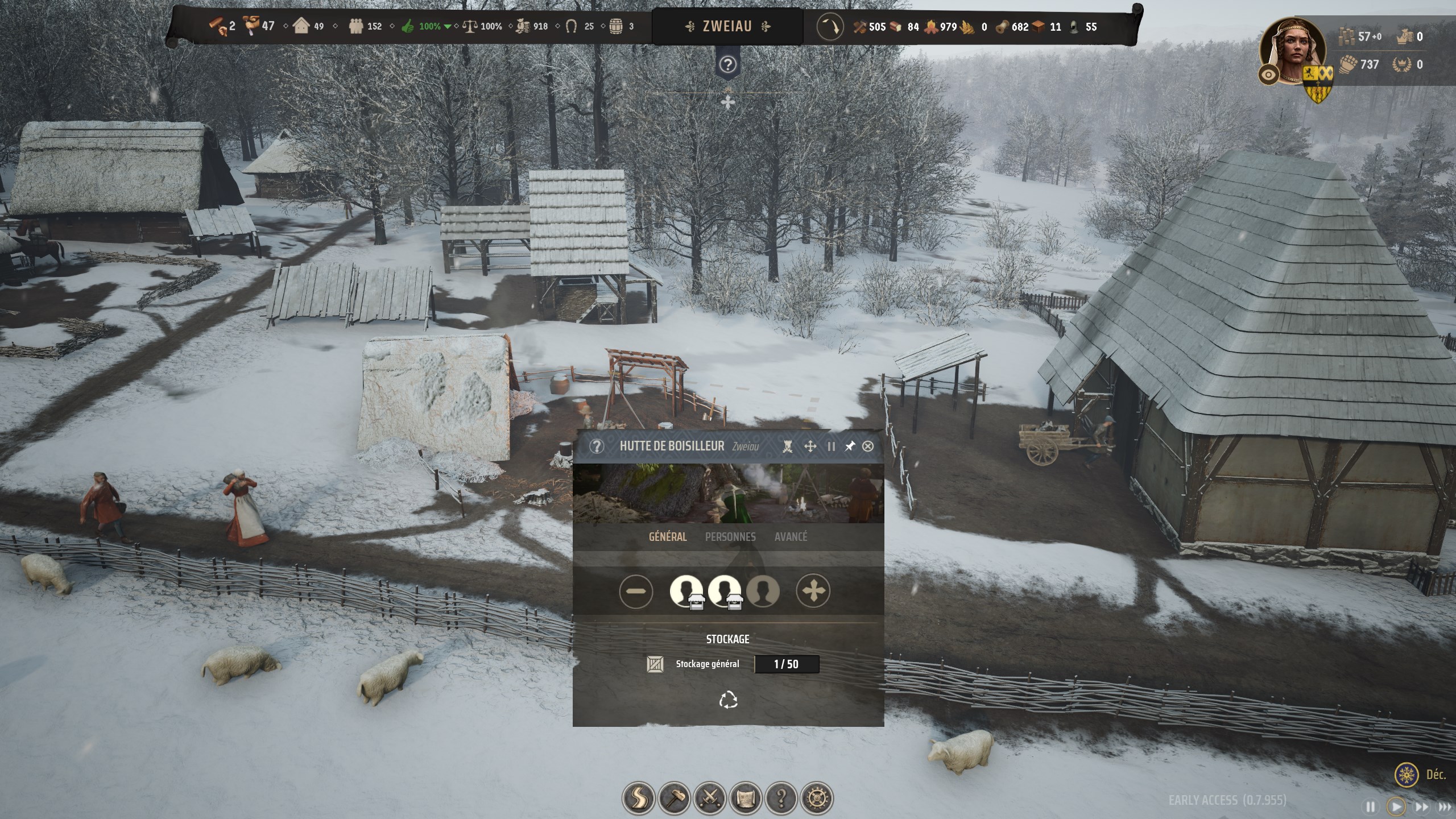Screen dimensions: 1456x819
Task: Open the map scroll view
Action: point(746,798)
